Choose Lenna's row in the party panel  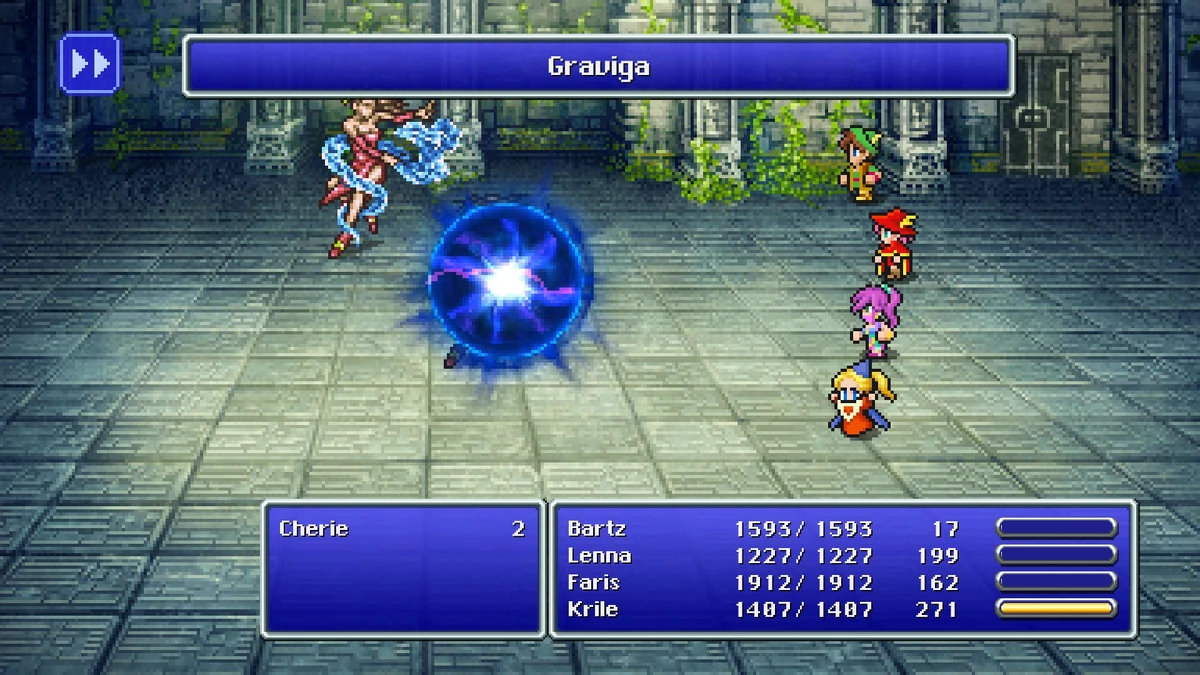[599, 556]
